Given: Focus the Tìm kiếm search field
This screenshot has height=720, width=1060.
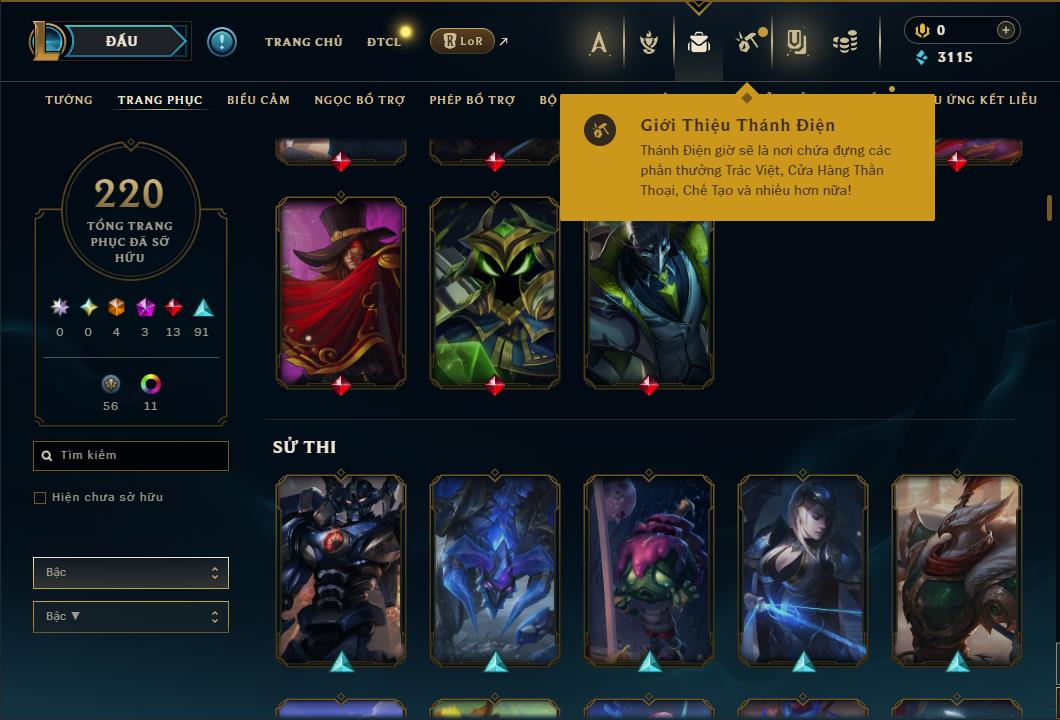Looking at the screenshot, I should pyautogui.click(x=131, y=456).
